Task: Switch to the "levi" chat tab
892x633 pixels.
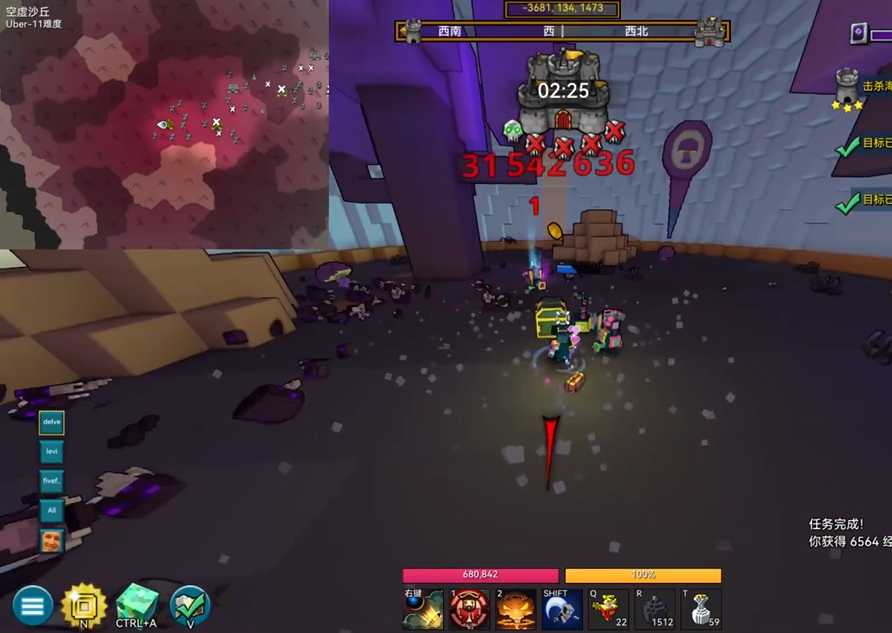Action: pyautogui.click(x=51, y=451)
